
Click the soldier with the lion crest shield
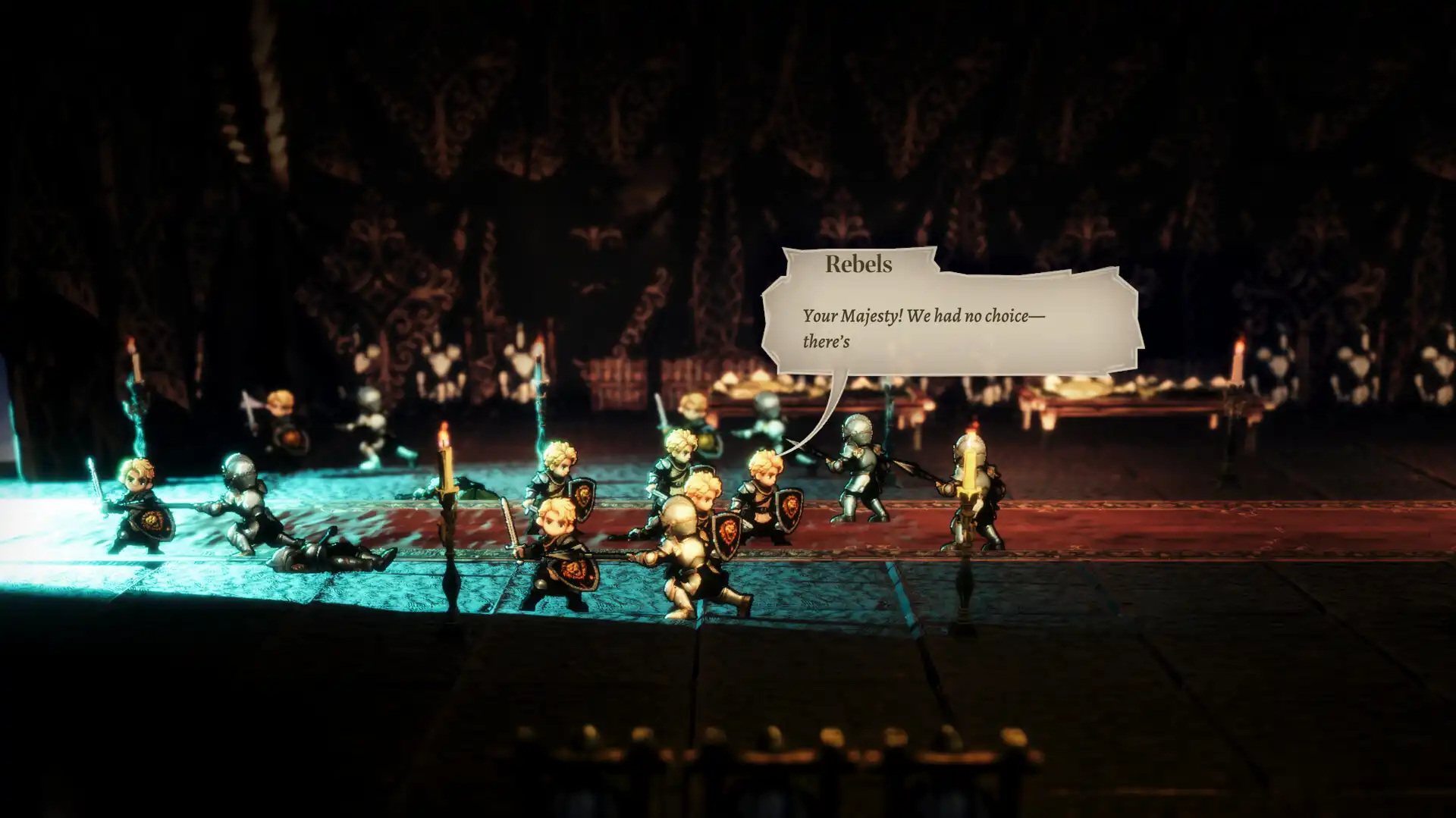[x=766, y=500]
